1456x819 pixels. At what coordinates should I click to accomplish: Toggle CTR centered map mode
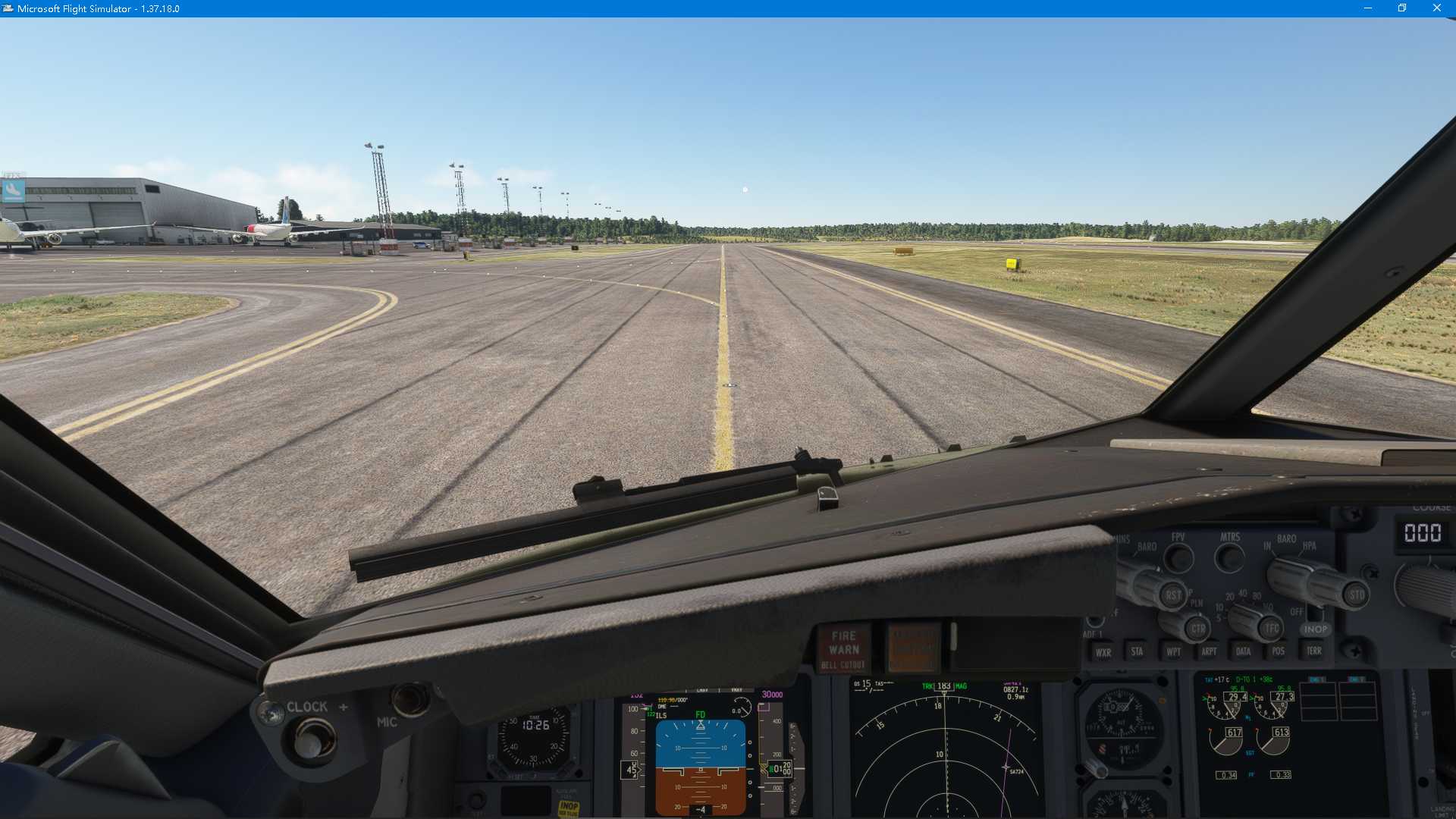(x=1198, y=629)
